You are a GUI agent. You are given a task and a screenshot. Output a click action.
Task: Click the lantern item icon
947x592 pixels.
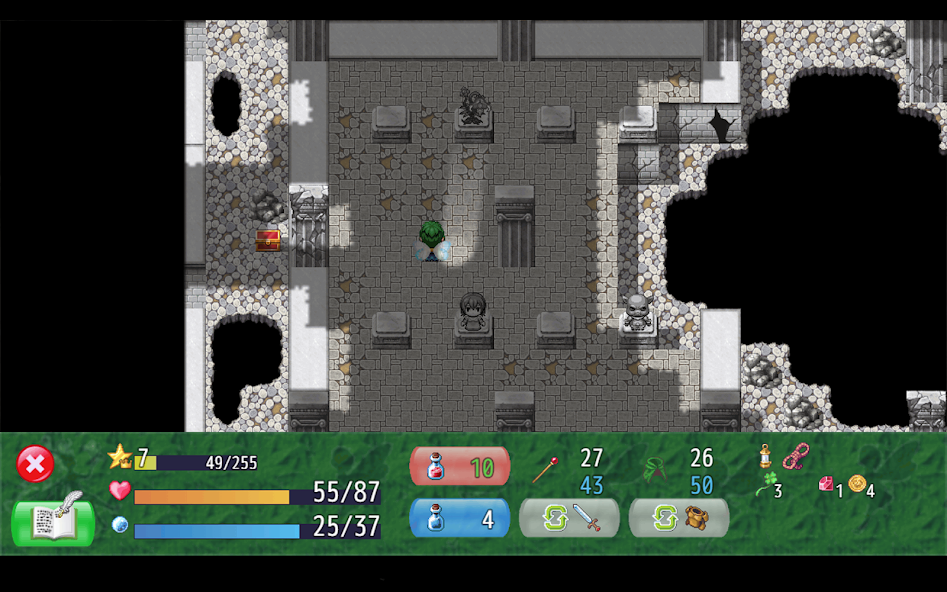765,457
